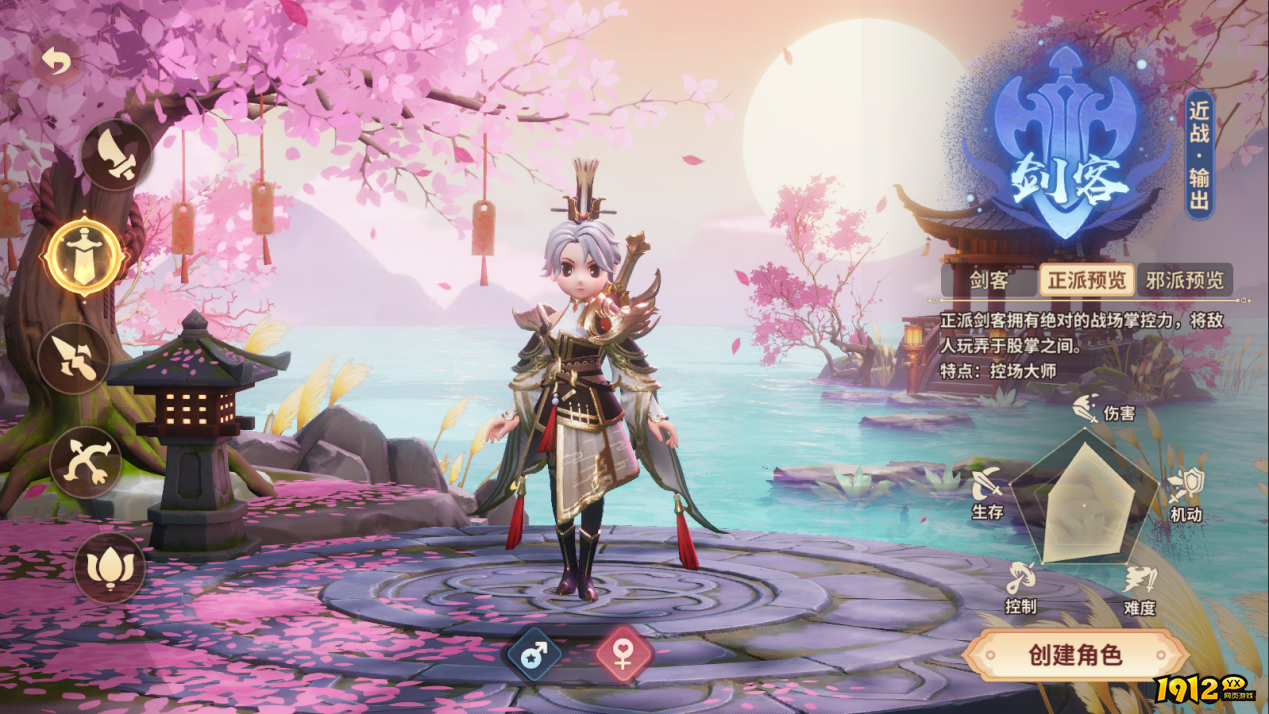The height and width of the screenshot is (714, 1269).
Task: Open the 剑客 tab
Action: click(988, 280)
